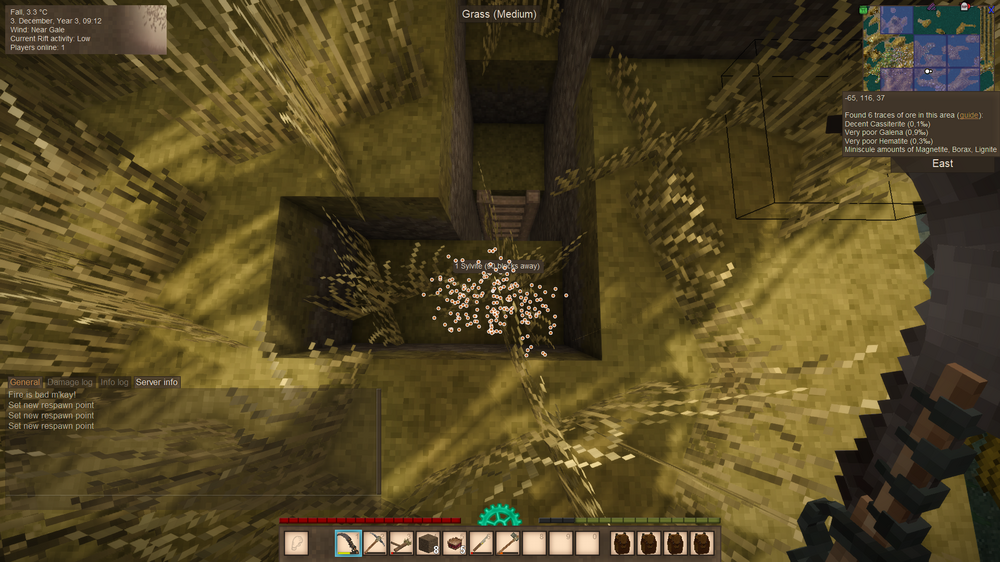This screenshot has height=562, width=1000.
Task: Select the red item stack of 5
Action: 456,543
